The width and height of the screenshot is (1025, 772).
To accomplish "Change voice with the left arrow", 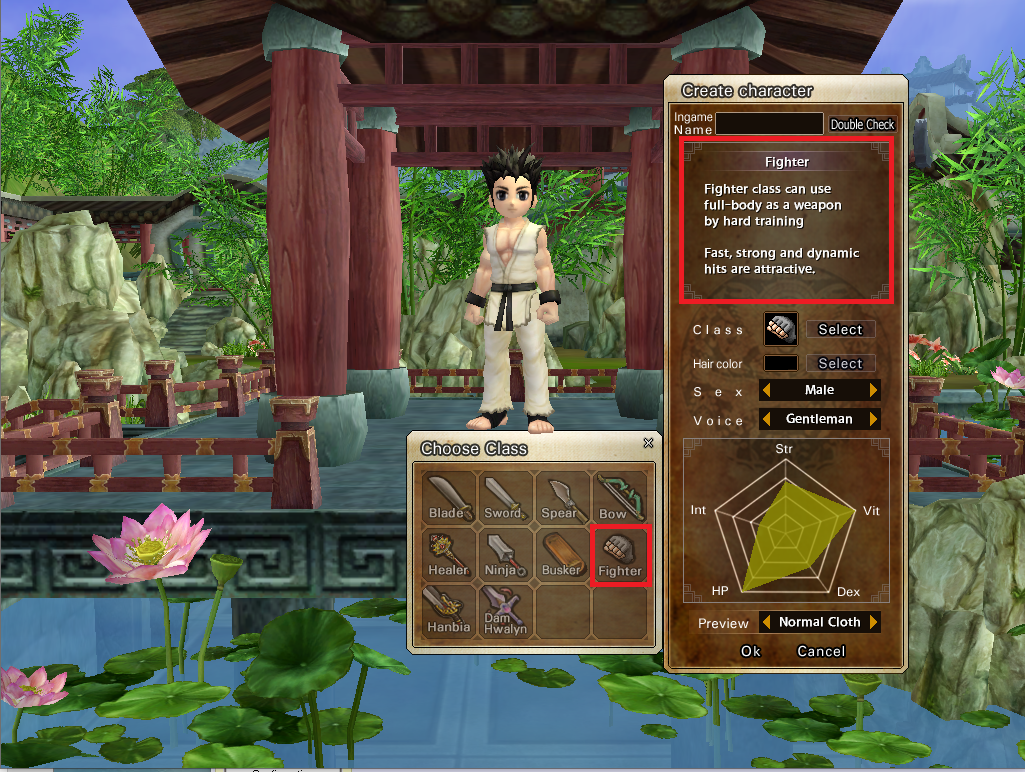I will 767,419.
